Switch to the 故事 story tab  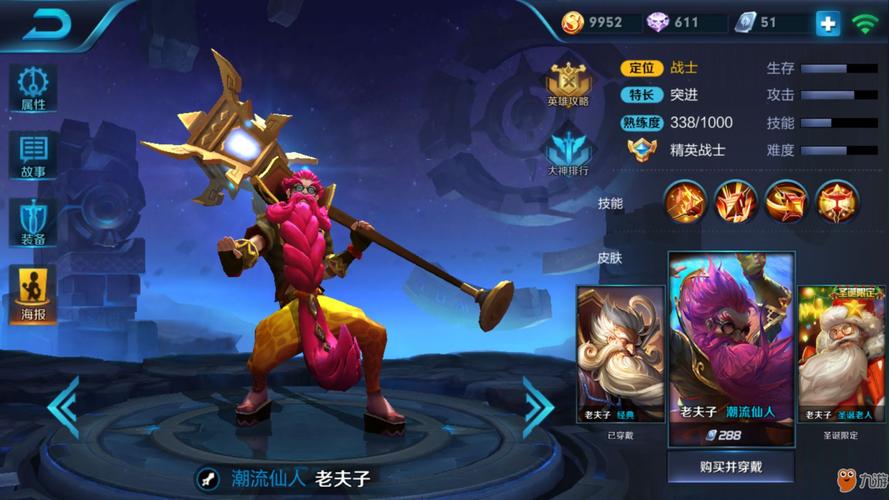click(x=33, y=154)
